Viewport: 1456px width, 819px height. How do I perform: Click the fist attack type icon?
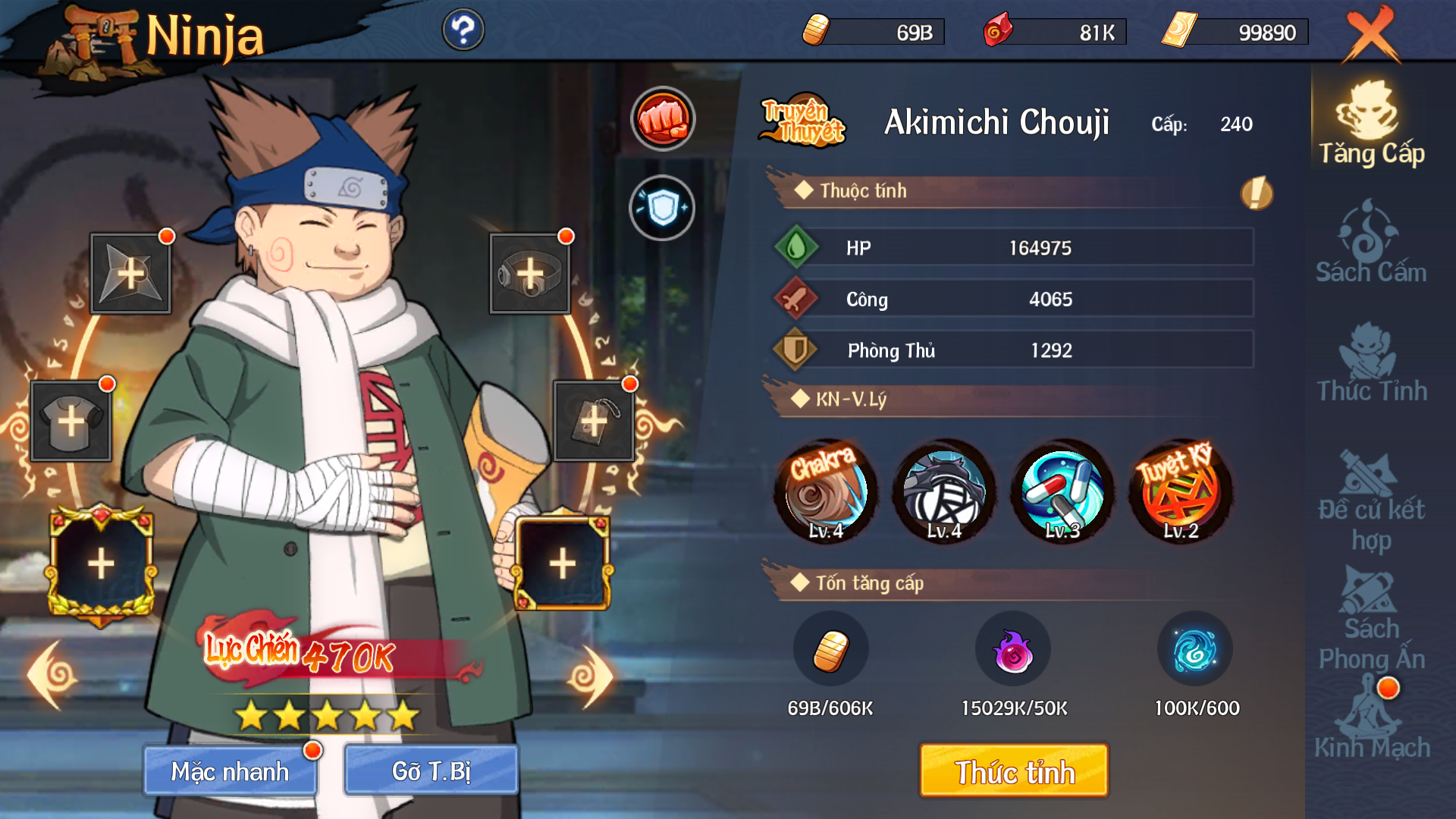[x=663, y=119]
